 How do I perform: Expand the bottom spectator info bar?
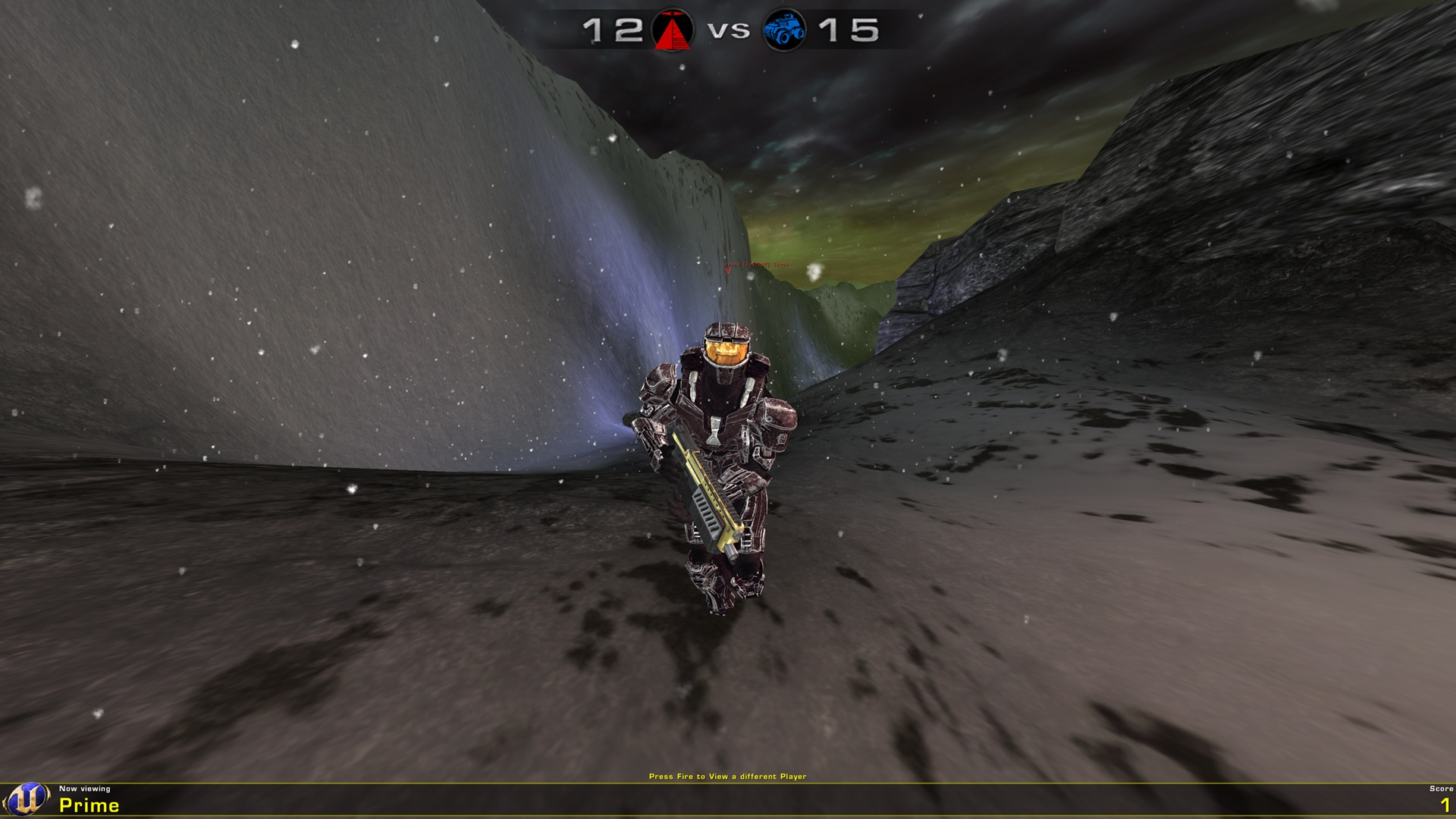tap(728, 800)
